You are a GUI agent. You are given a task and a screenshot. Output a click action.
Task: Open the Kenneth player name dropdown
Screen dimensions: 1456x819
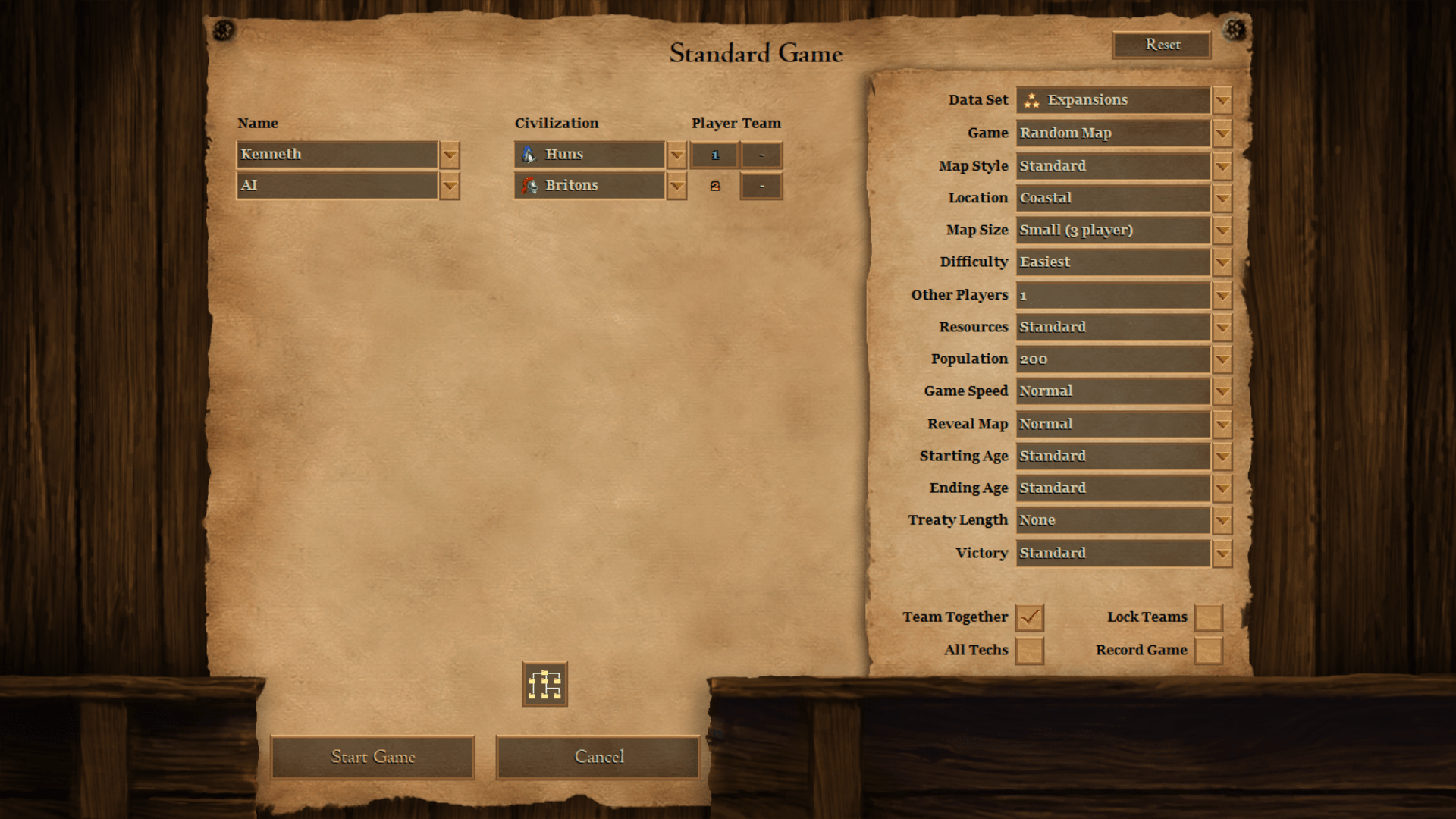coord(450,155)
